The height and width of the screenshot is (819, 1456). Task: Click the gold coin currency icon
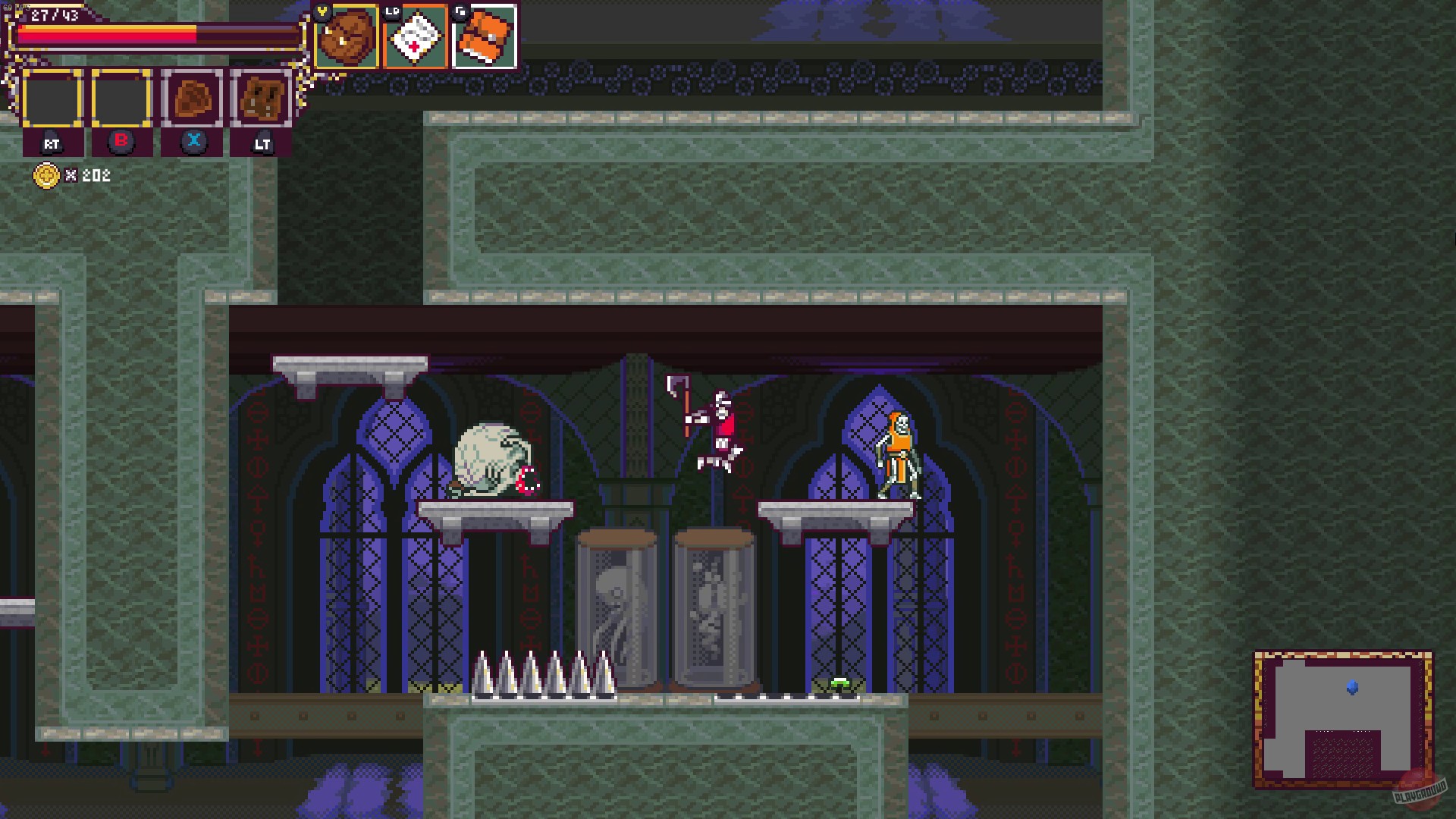tap(47, 176)
